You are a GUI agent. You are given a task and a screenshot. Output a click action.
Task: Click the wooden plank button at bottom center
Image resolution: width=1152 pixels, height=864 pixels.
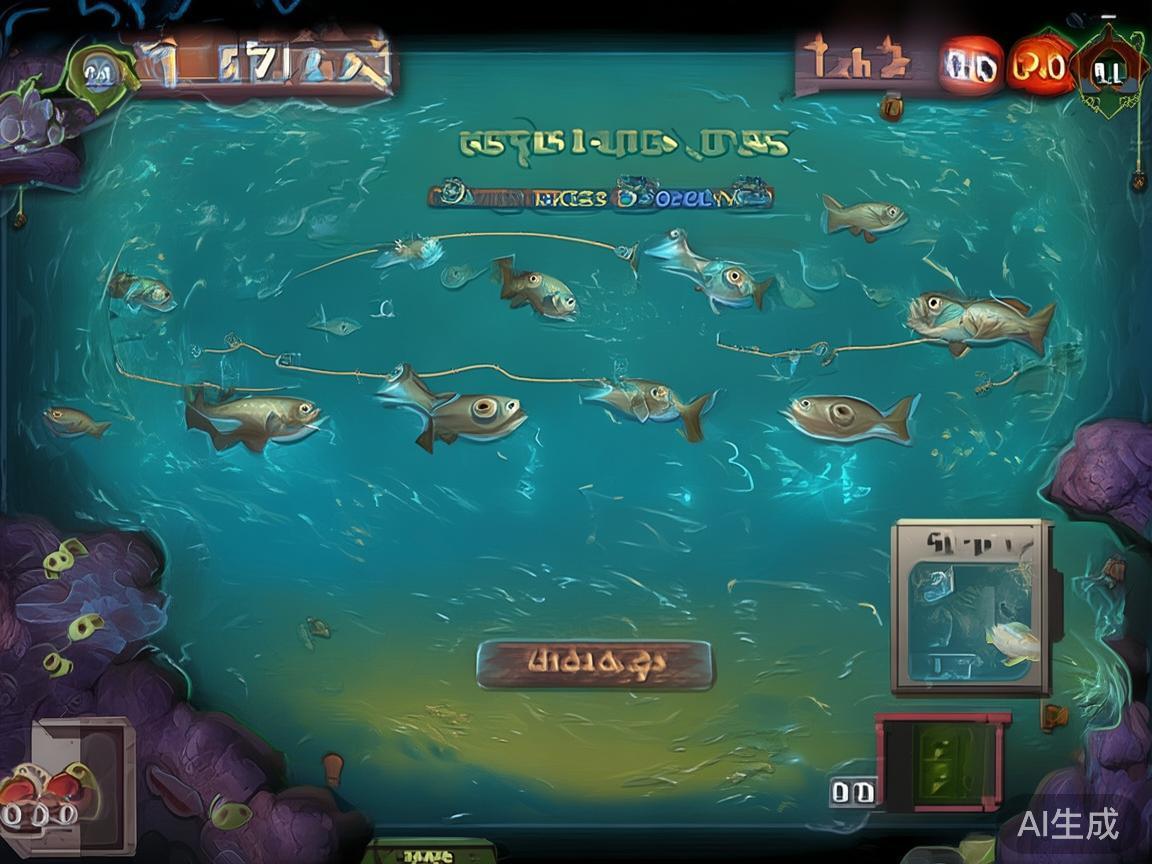[x=594, y=664]
